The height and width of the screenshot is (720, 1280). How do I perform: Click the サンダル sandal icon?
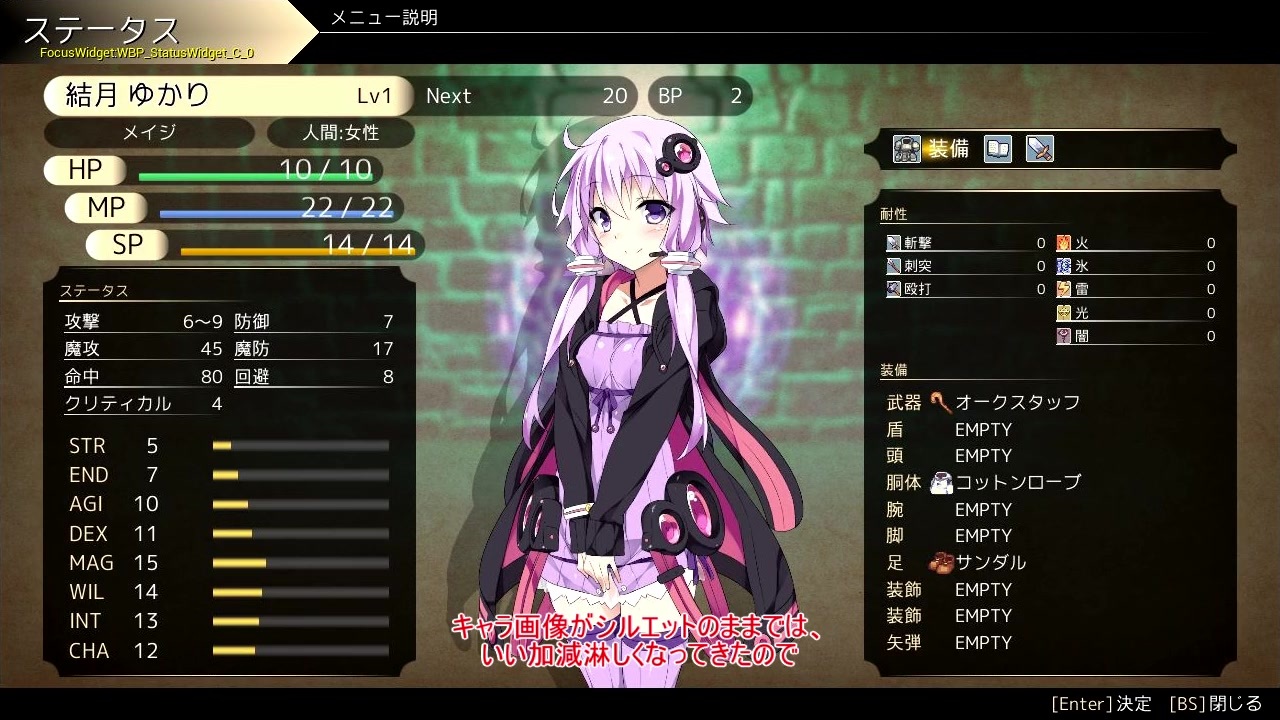(941, 562)
